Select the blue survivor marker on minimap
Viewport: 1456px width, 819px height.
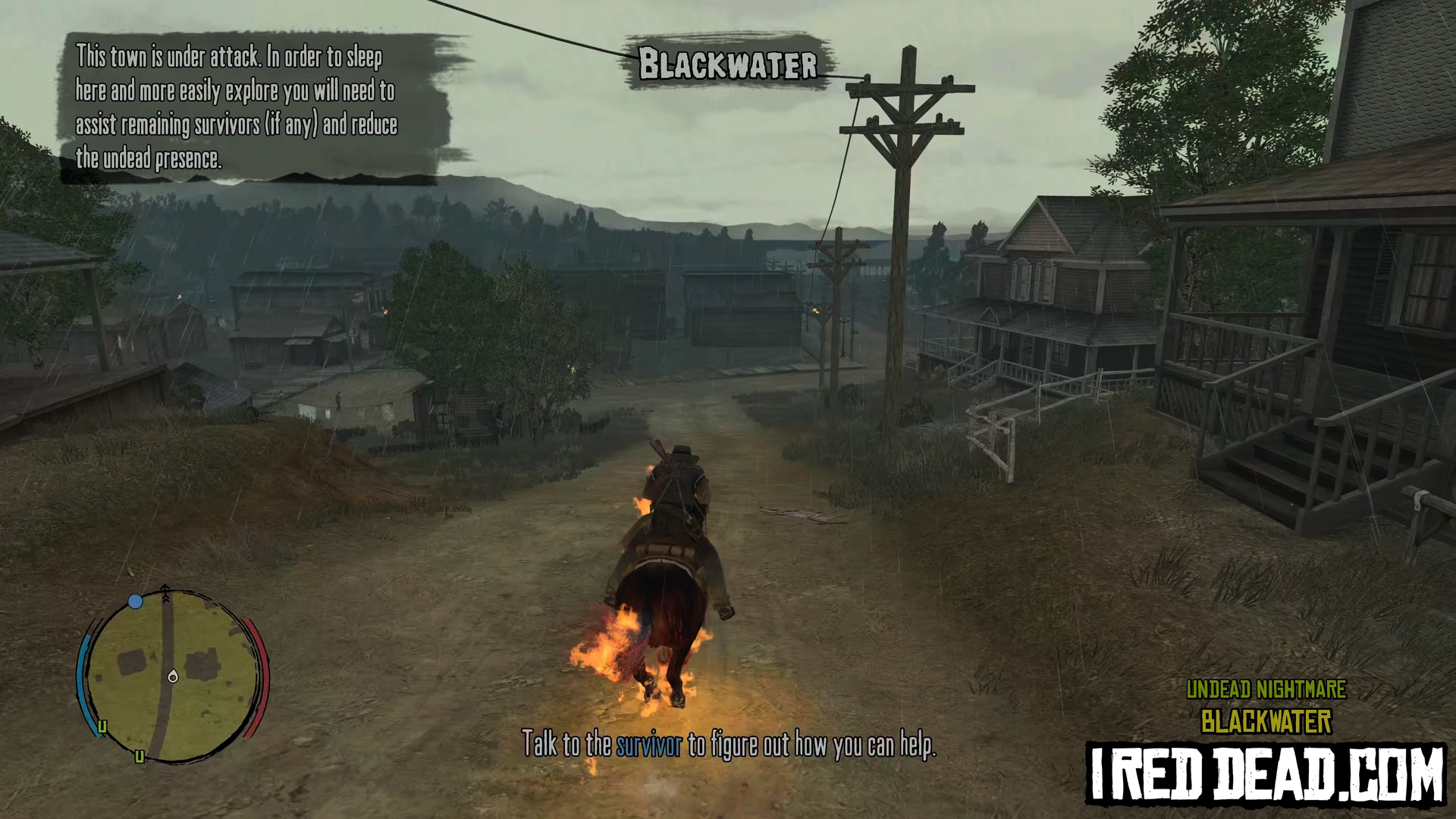coord(136,601)
